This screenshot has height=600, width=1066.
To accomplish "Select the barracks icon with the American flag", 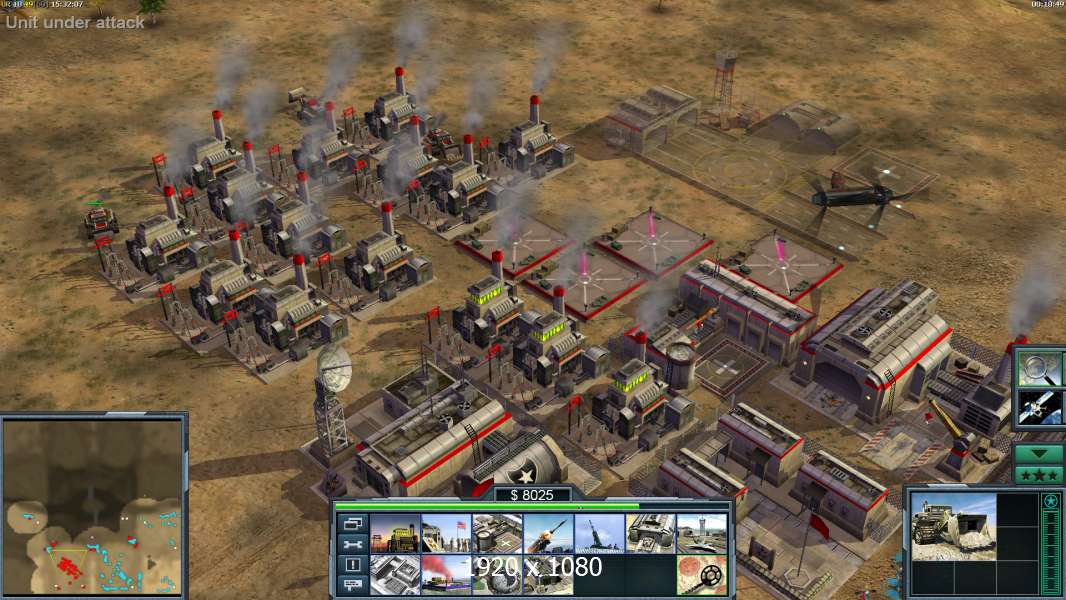I will coord(446,534).
